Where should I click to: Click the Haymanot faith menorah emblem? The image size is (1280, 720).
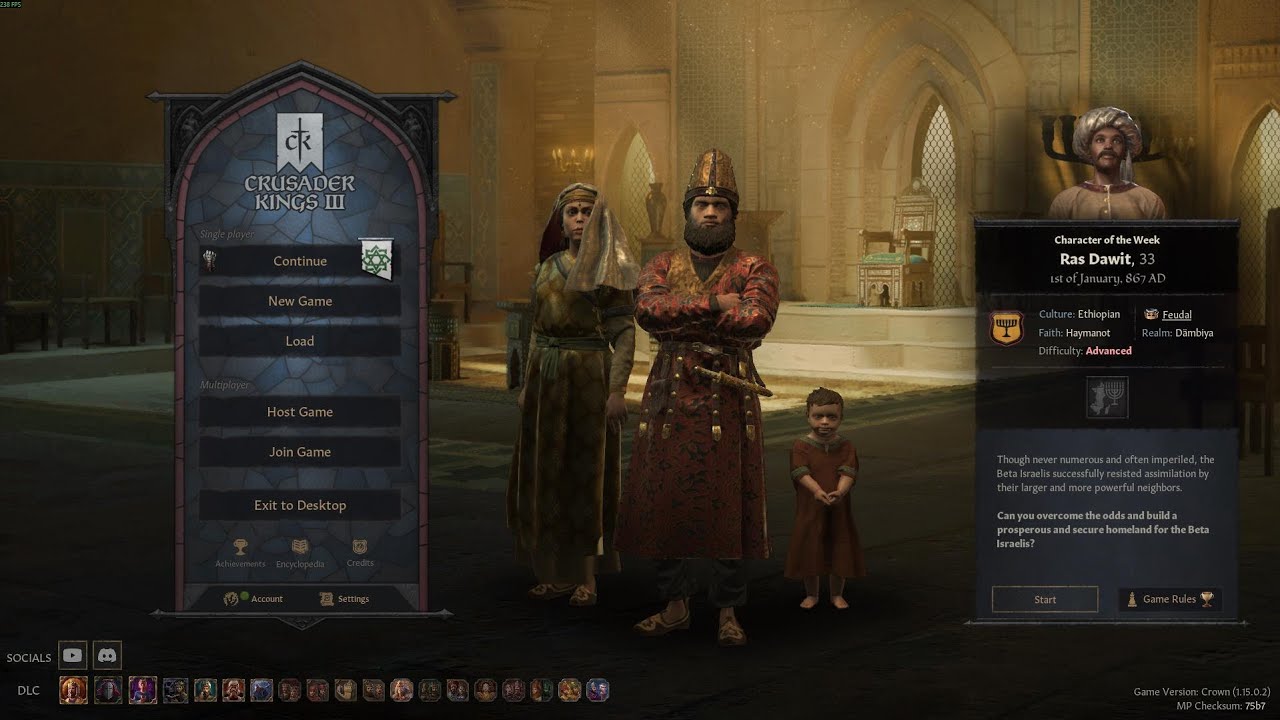(x=1006, y=329)
